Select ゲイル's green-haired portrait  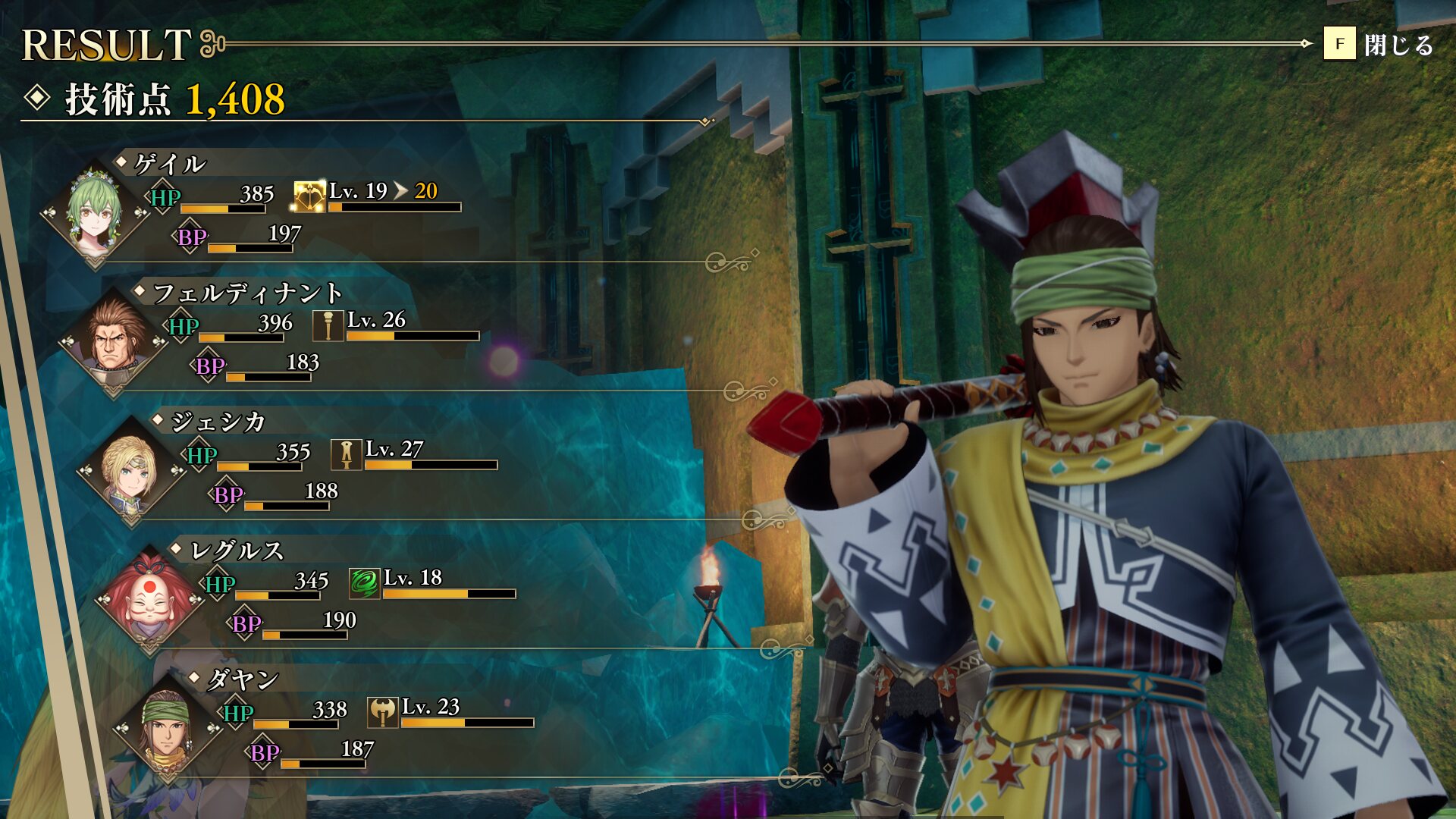point(95,210)
